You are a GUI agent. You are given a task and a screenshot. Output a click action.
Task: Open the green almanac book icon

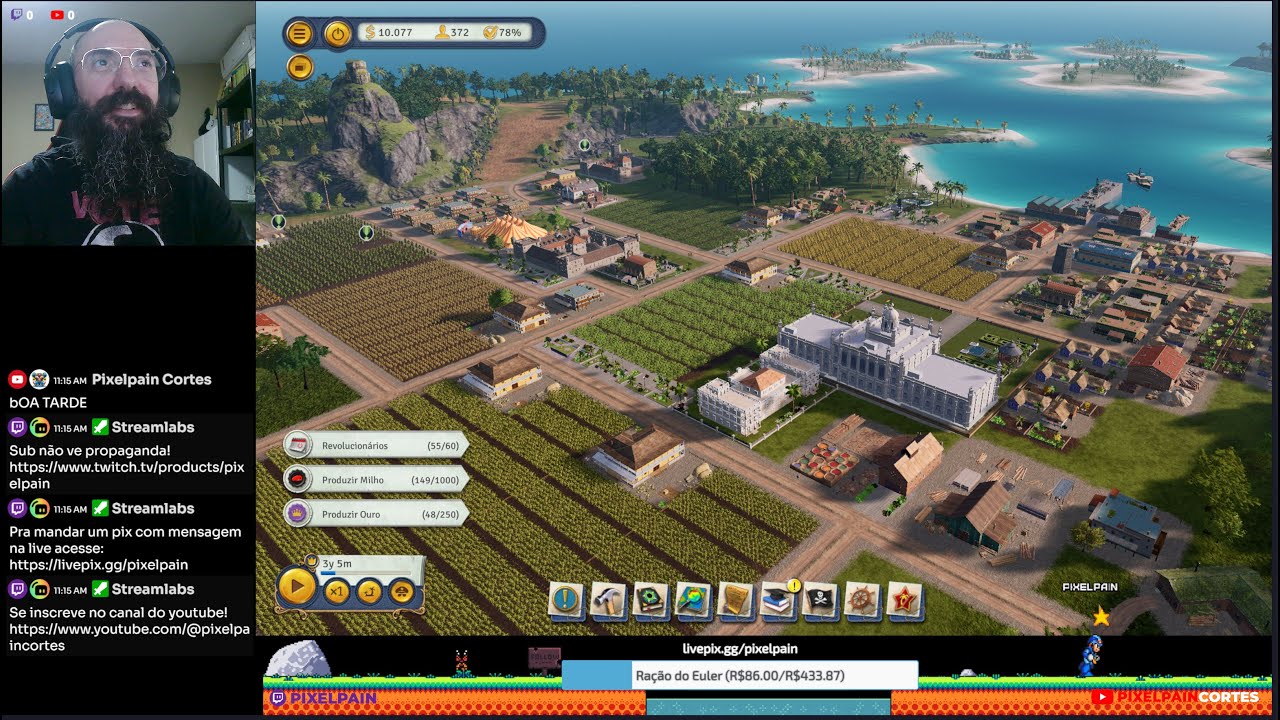(651, 600)
